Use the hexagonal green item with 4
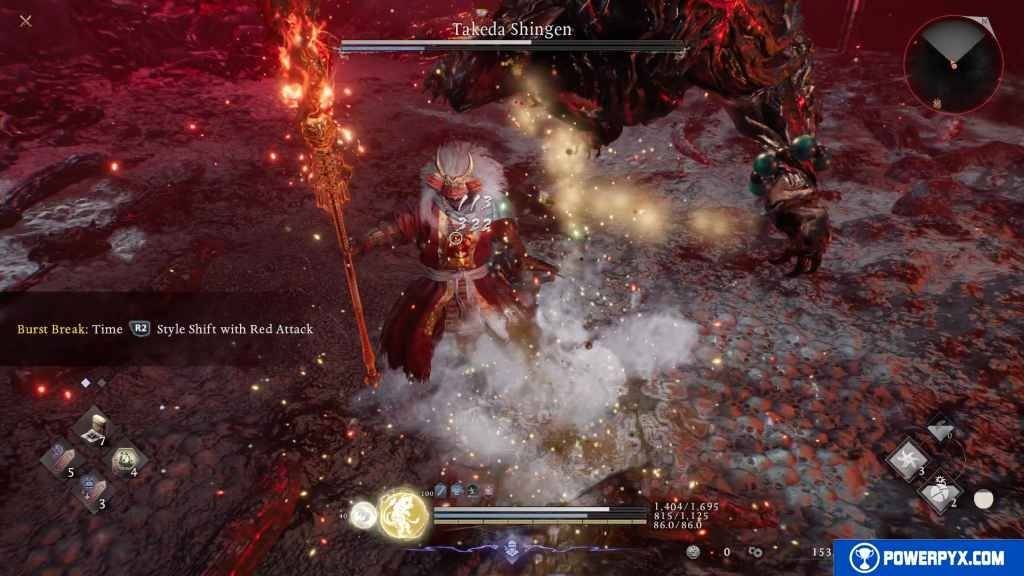Screen dimensions: 1024x576 (x=124, y=458)
